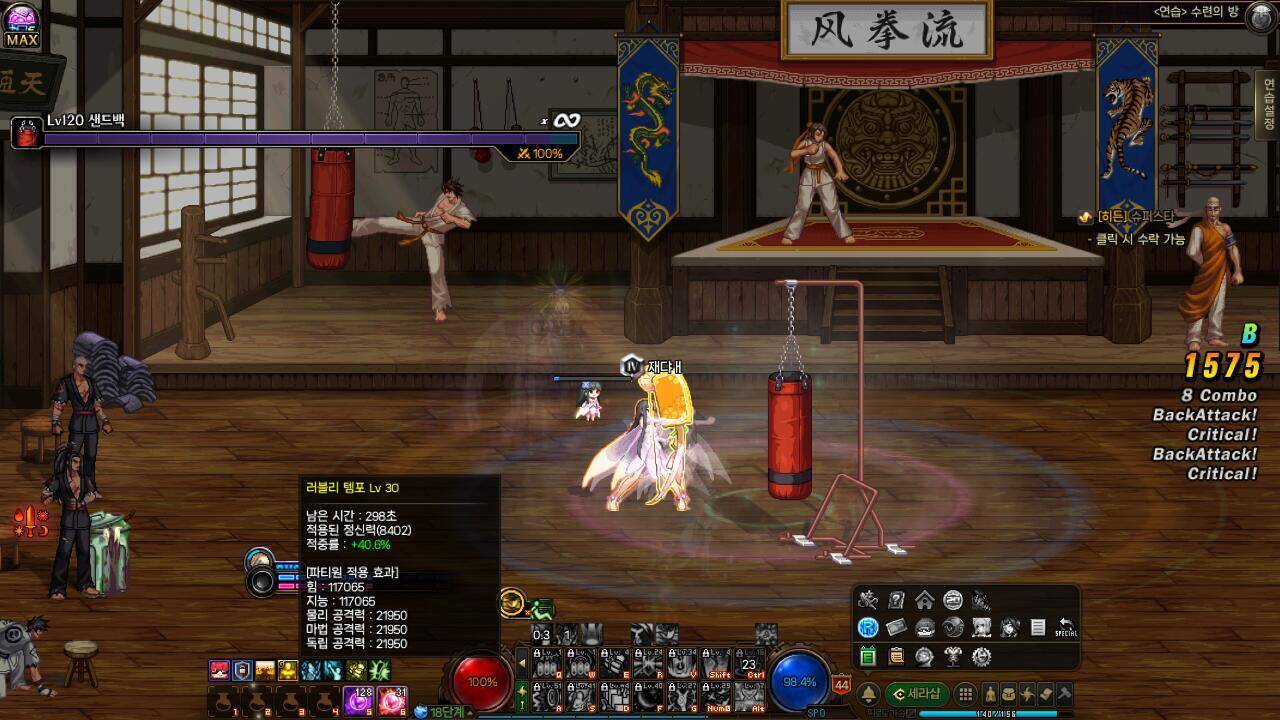Click the glowing blue R icon in the menu panel

[x=868, y=627]
